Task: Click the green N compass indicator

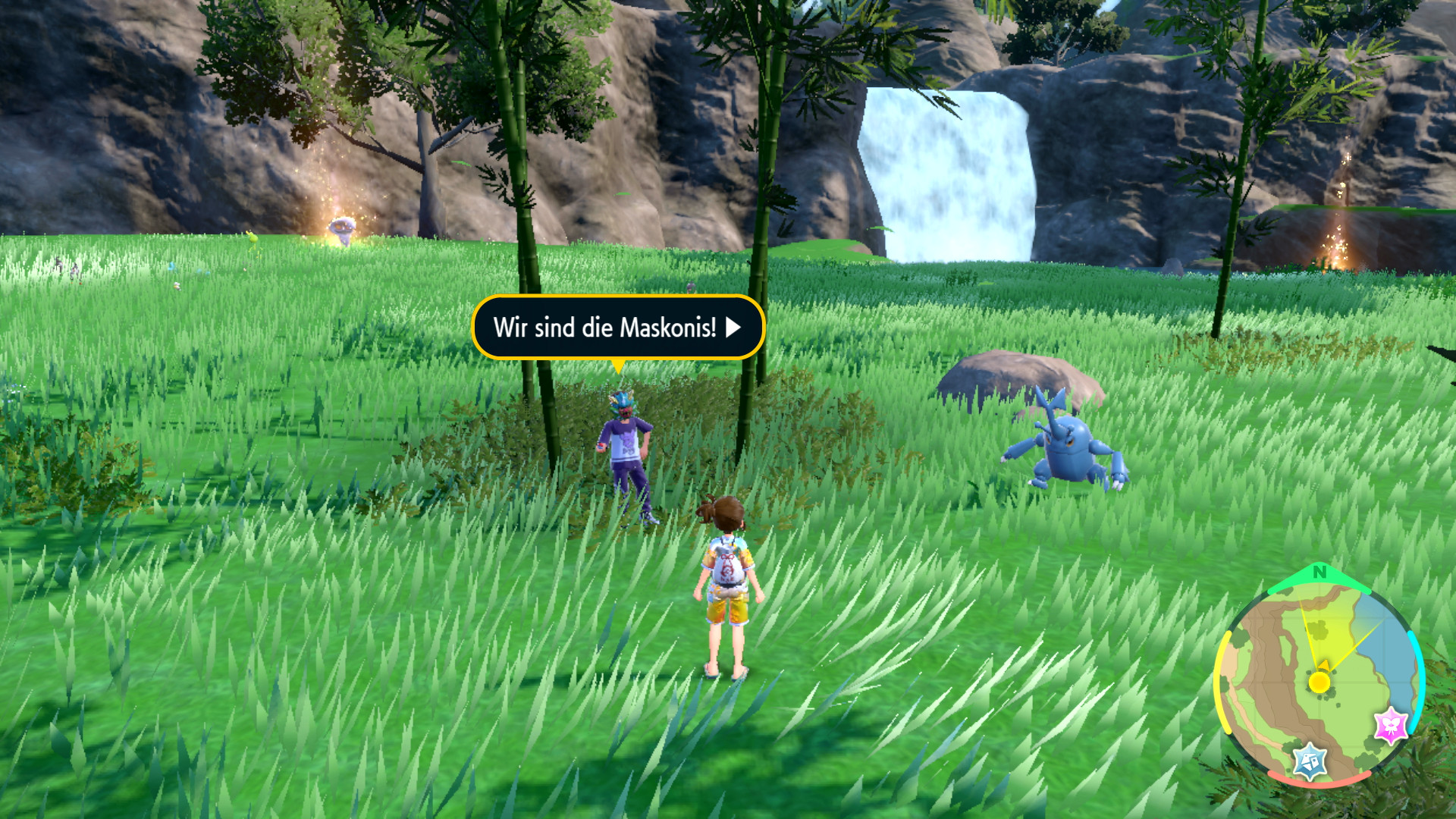Action: coord(1319,573)
